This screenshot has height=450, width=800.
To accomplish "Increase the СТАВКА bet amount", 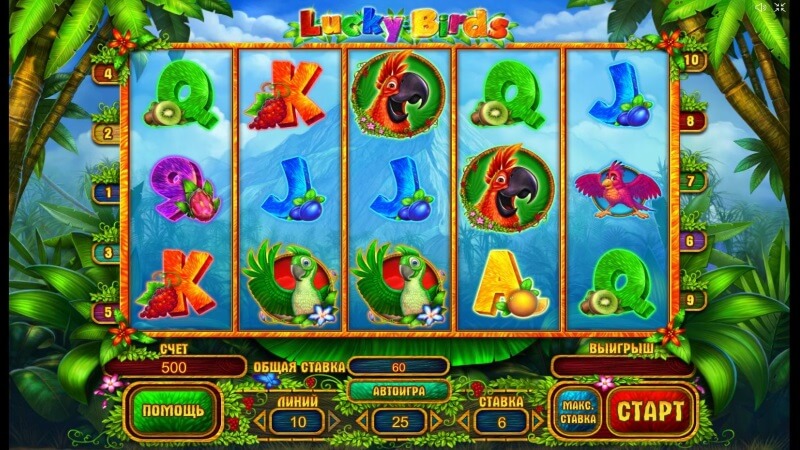I will pyautogui.click(x=537, y=420).
